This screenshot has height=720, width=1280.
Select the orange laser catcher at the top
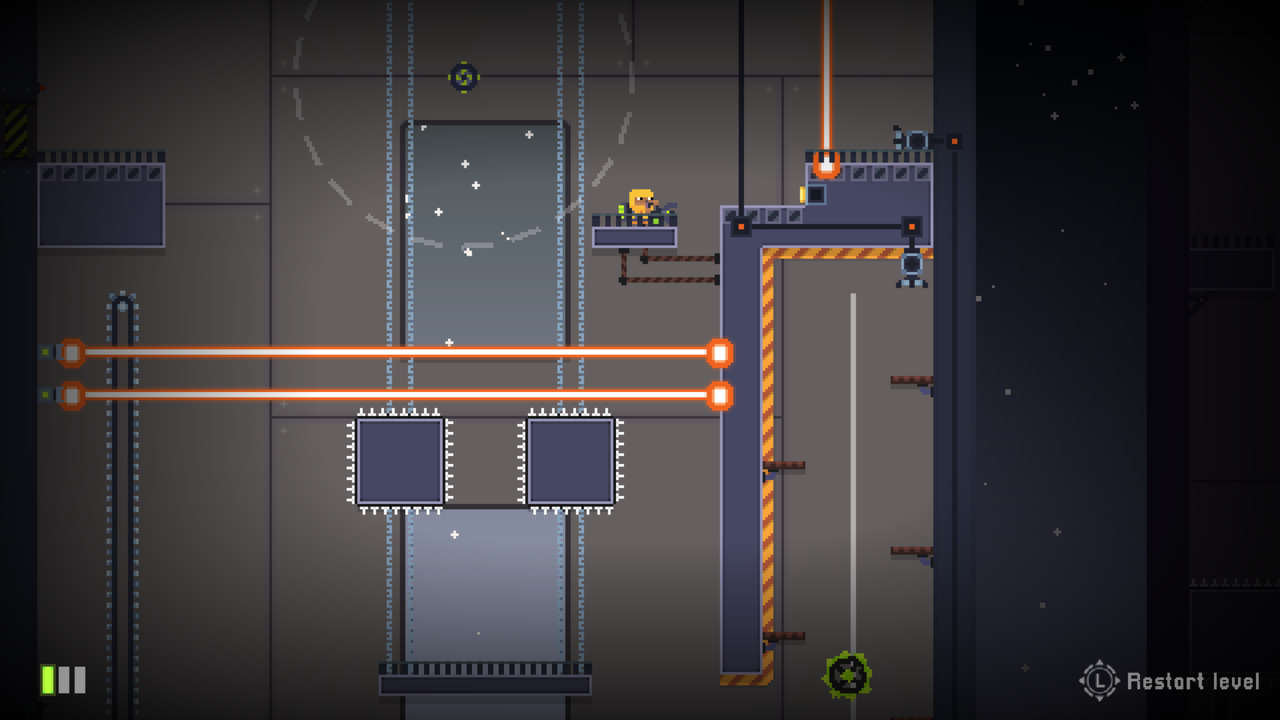[825, 165]
